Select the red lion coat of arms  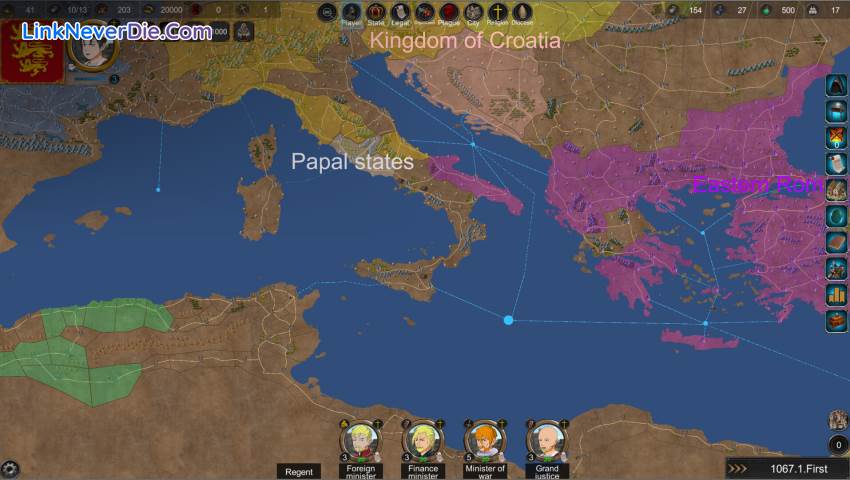pyautogui.click(x=32, y=50)
